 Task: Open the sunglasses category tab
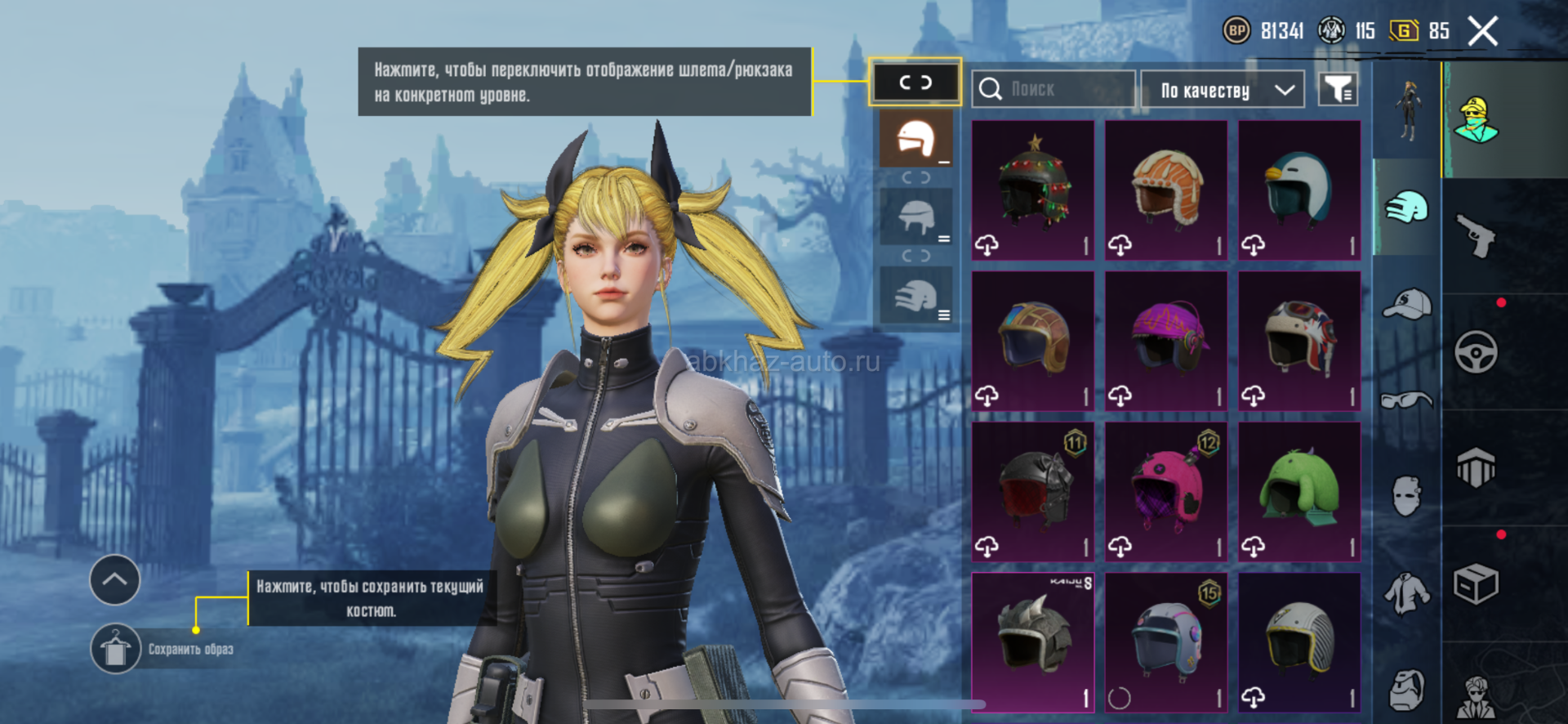(1407, 400)
